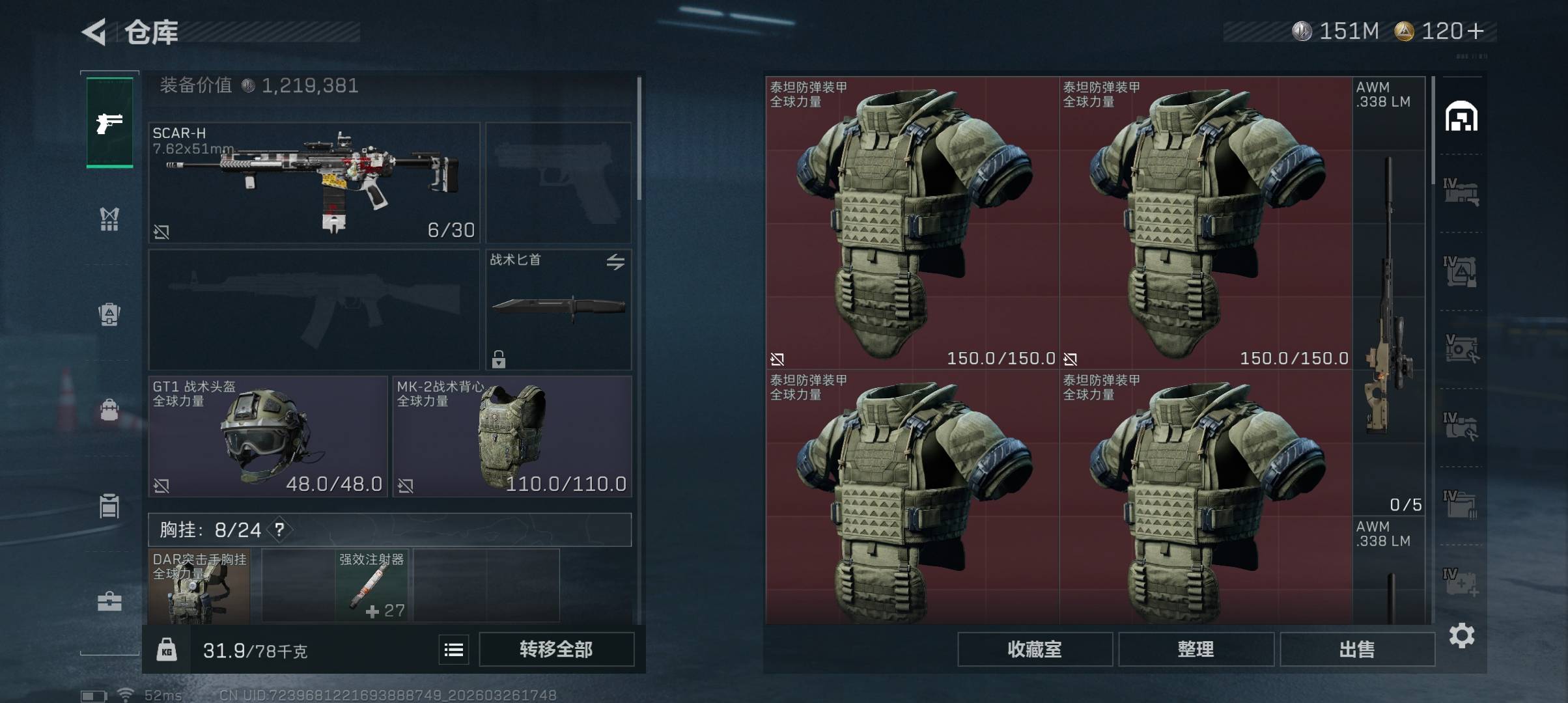Switch to the briefcase tab in left sidebar
This screenshot has width=1568, height=703.
click(109, 601)
